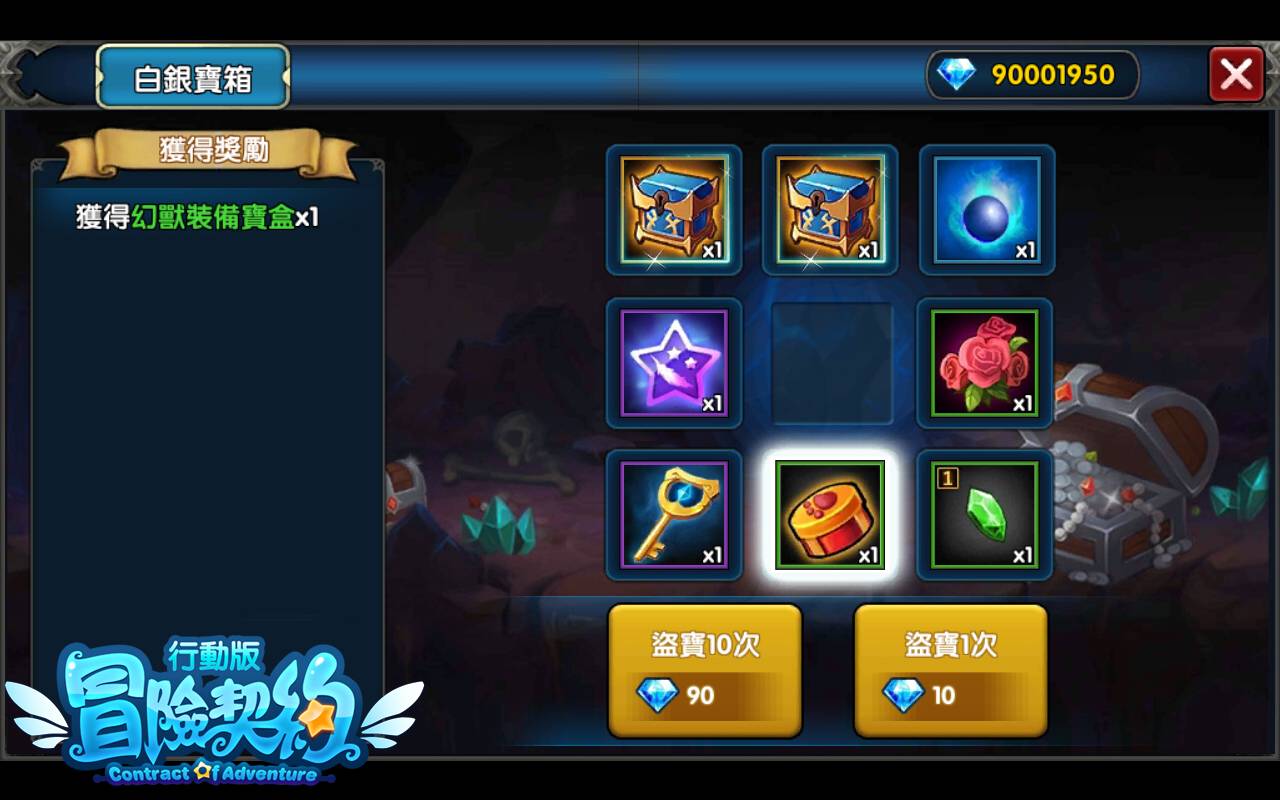Select the golden treasure chest item icon
The width and height of the screenshot is (1280, 800).
675,209
